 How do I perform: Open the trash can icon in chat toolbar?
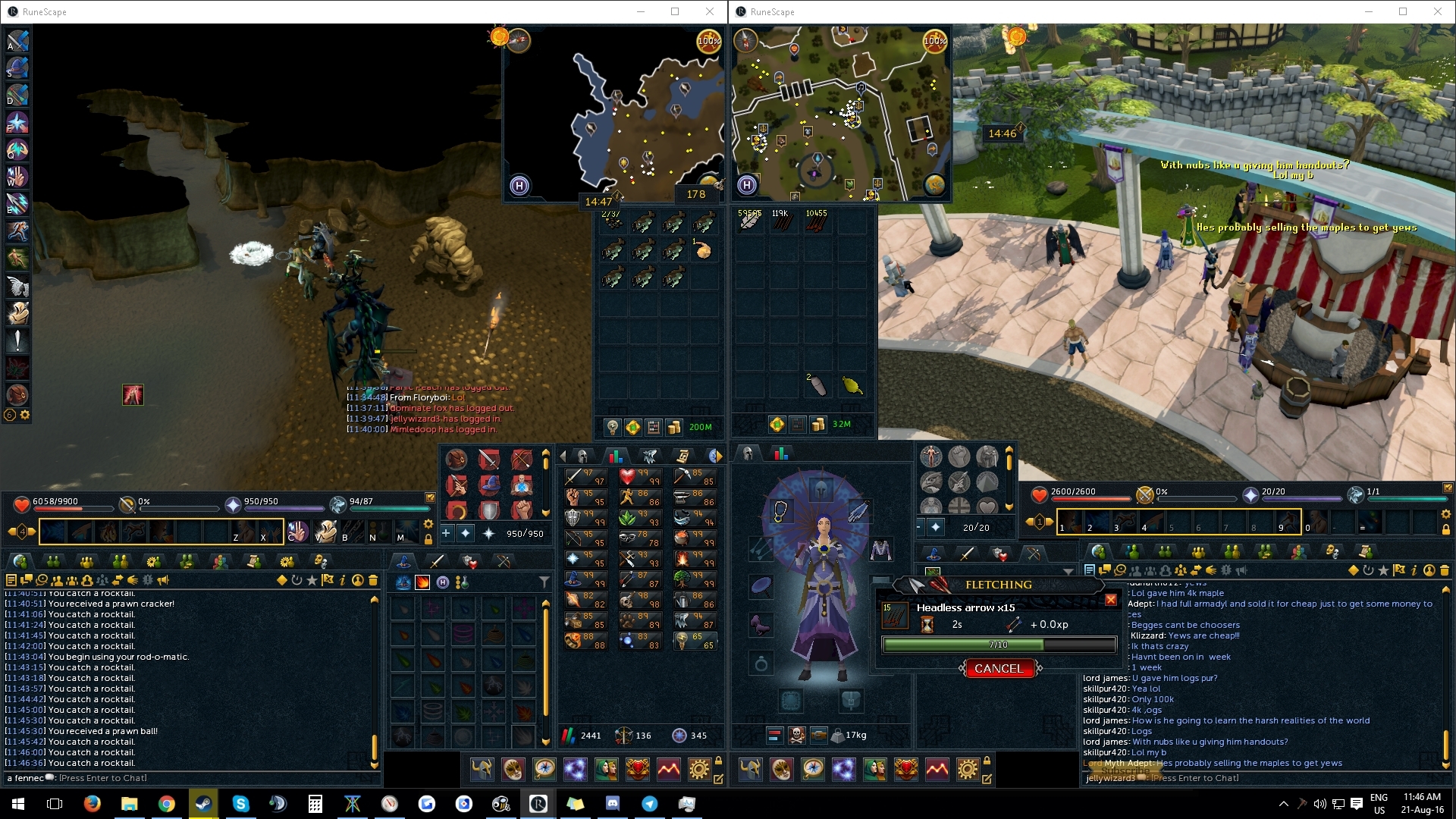click(x=374, y=579)
